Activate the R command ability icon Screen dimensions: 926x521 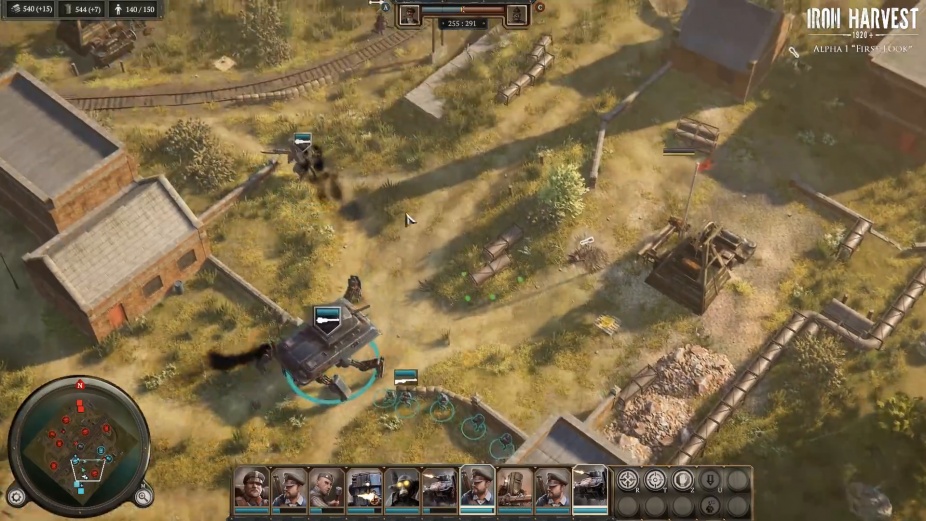pyautogui.click(x=628, y=480)
